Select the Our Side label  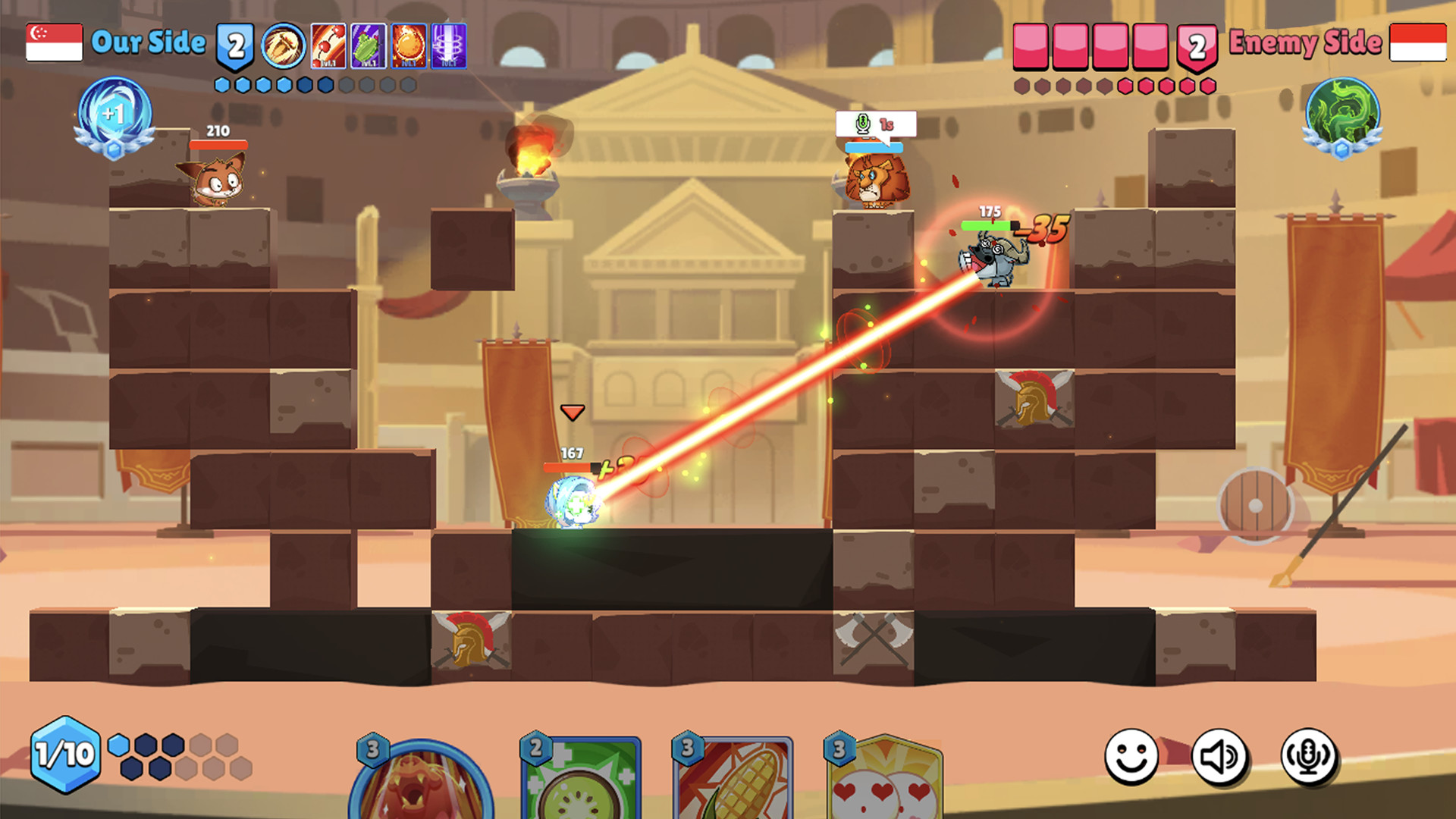pyautogui.click(x=148, y=43)
